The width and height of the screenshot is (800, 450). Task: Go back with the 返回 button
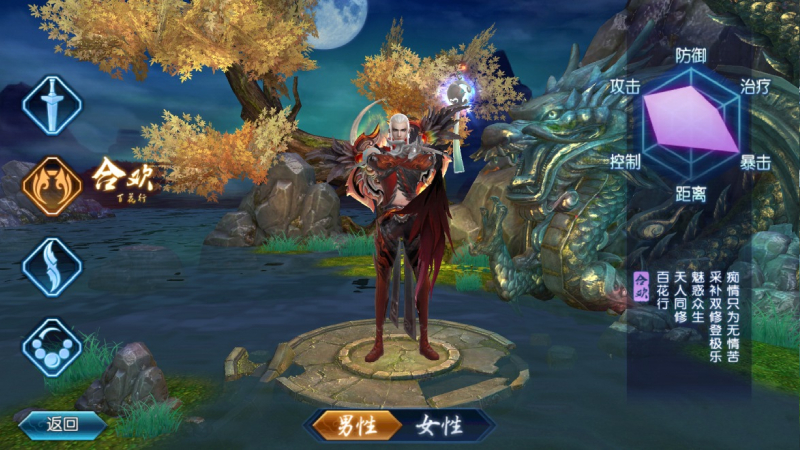pos(61,424)
